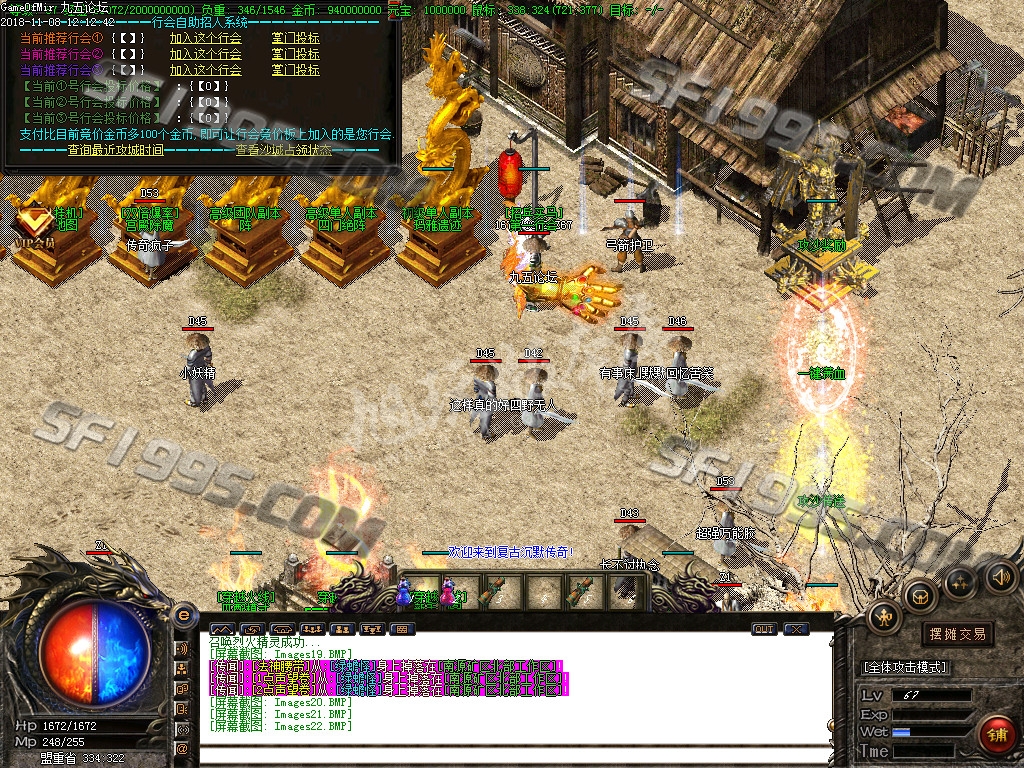Screen dimensions: 1024x768
Task: Open 掌门投标 bidding for guild ③
Action: 295,70
